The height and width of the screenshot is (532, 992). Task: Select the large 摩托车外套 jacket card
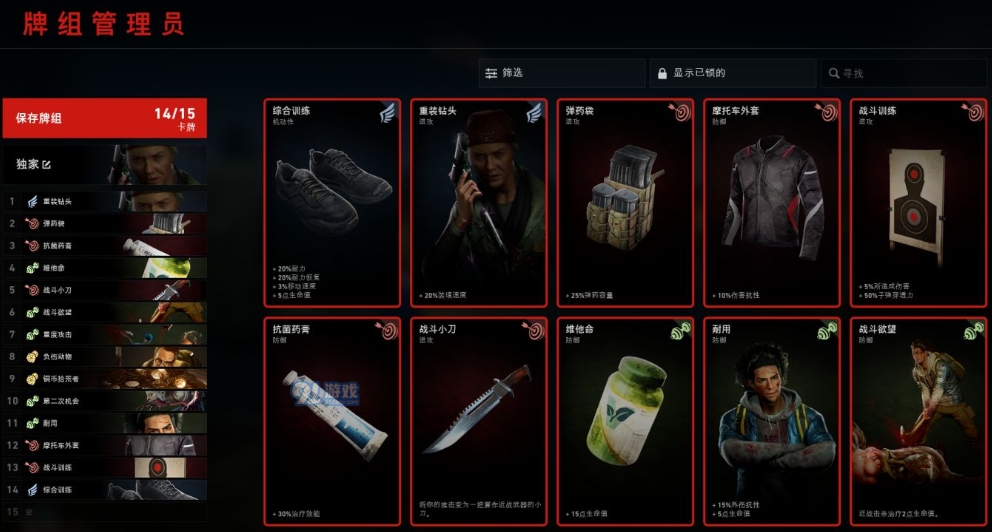point(771,202)
